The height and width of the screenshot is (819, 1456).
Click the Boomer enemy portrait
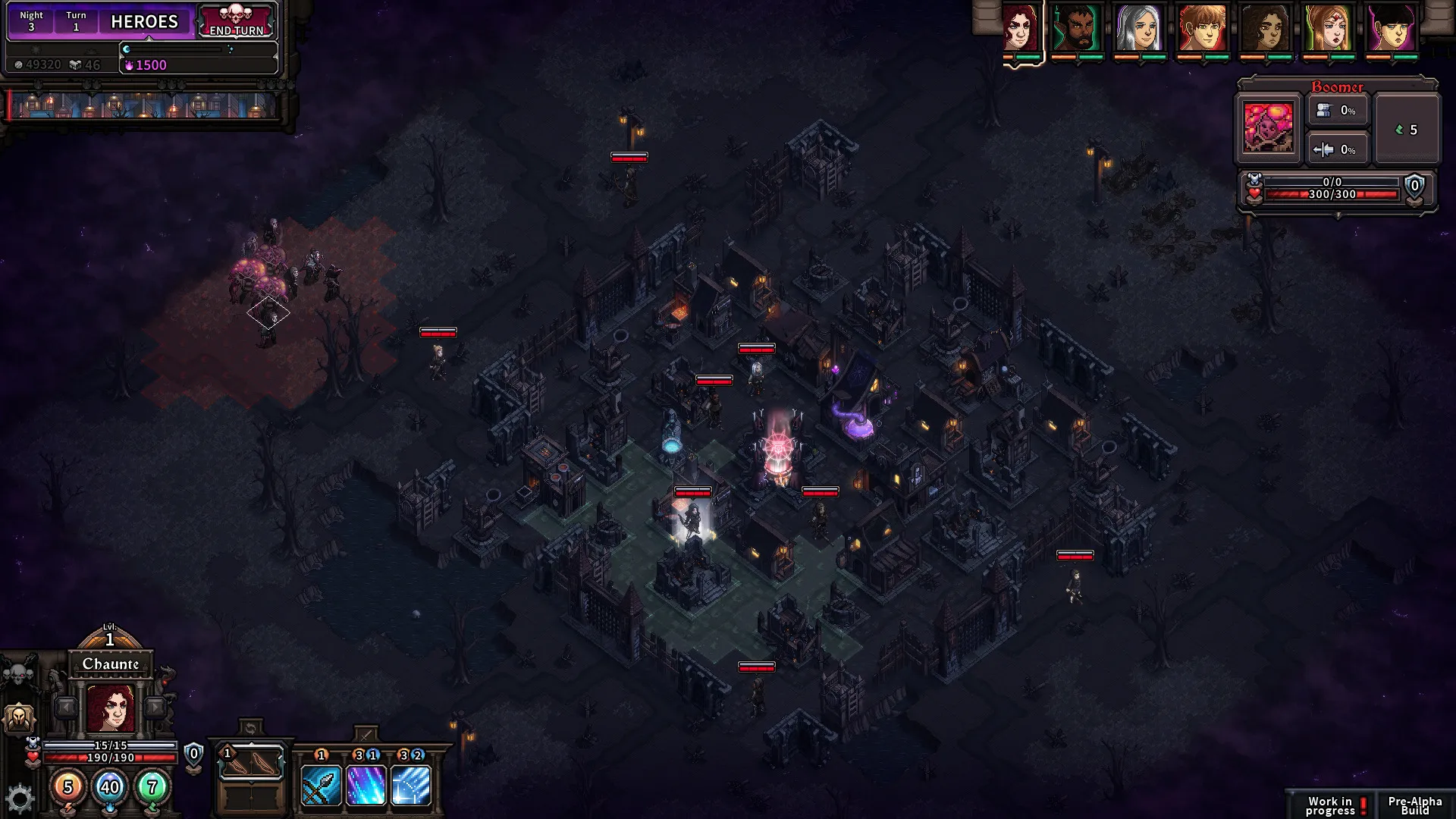[1268, 128]
